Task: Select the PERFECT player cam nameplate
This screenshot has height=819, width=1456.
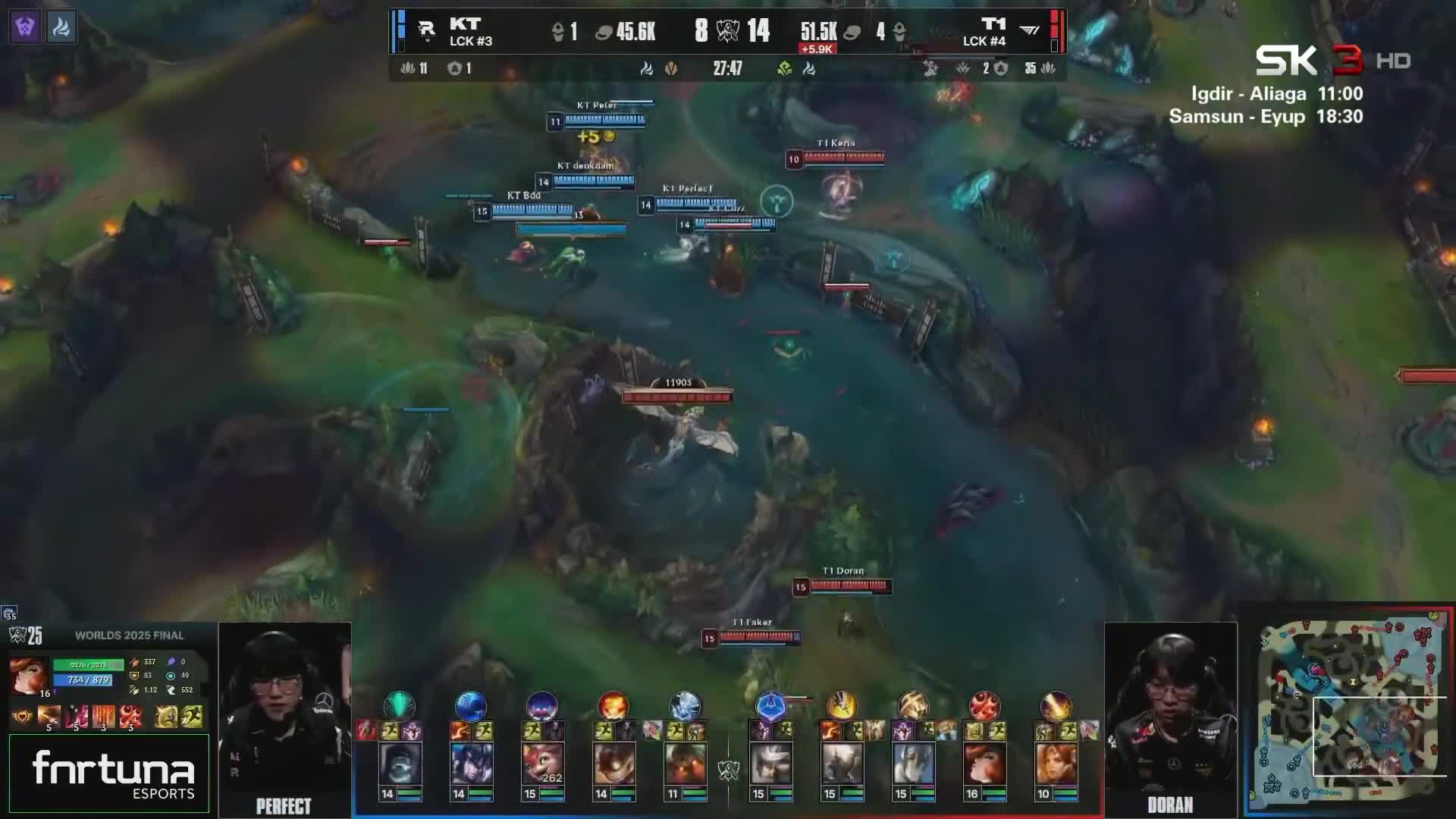Action: [284, 806]
